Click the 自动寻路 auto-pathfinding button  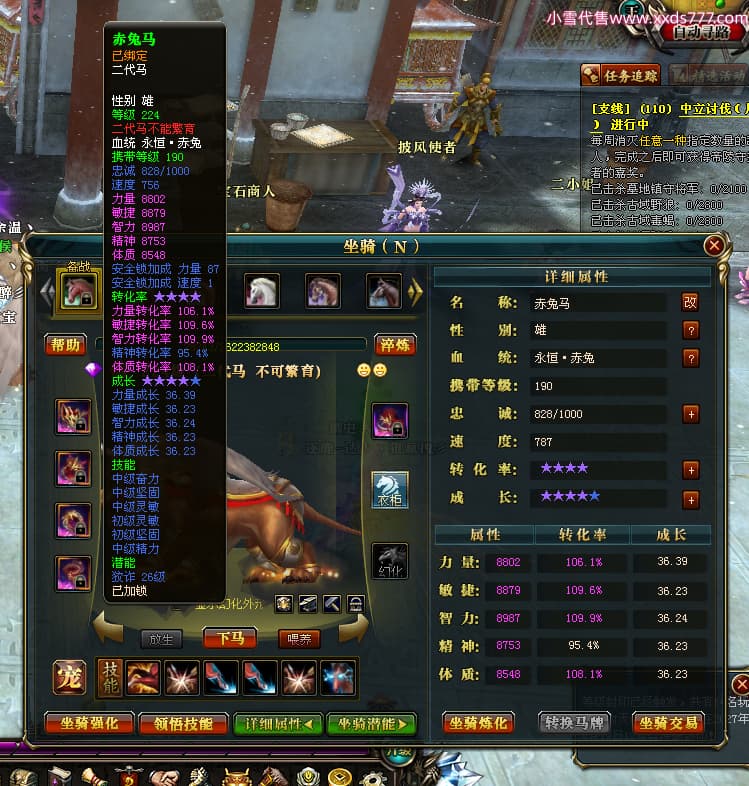tap(701, 32)
